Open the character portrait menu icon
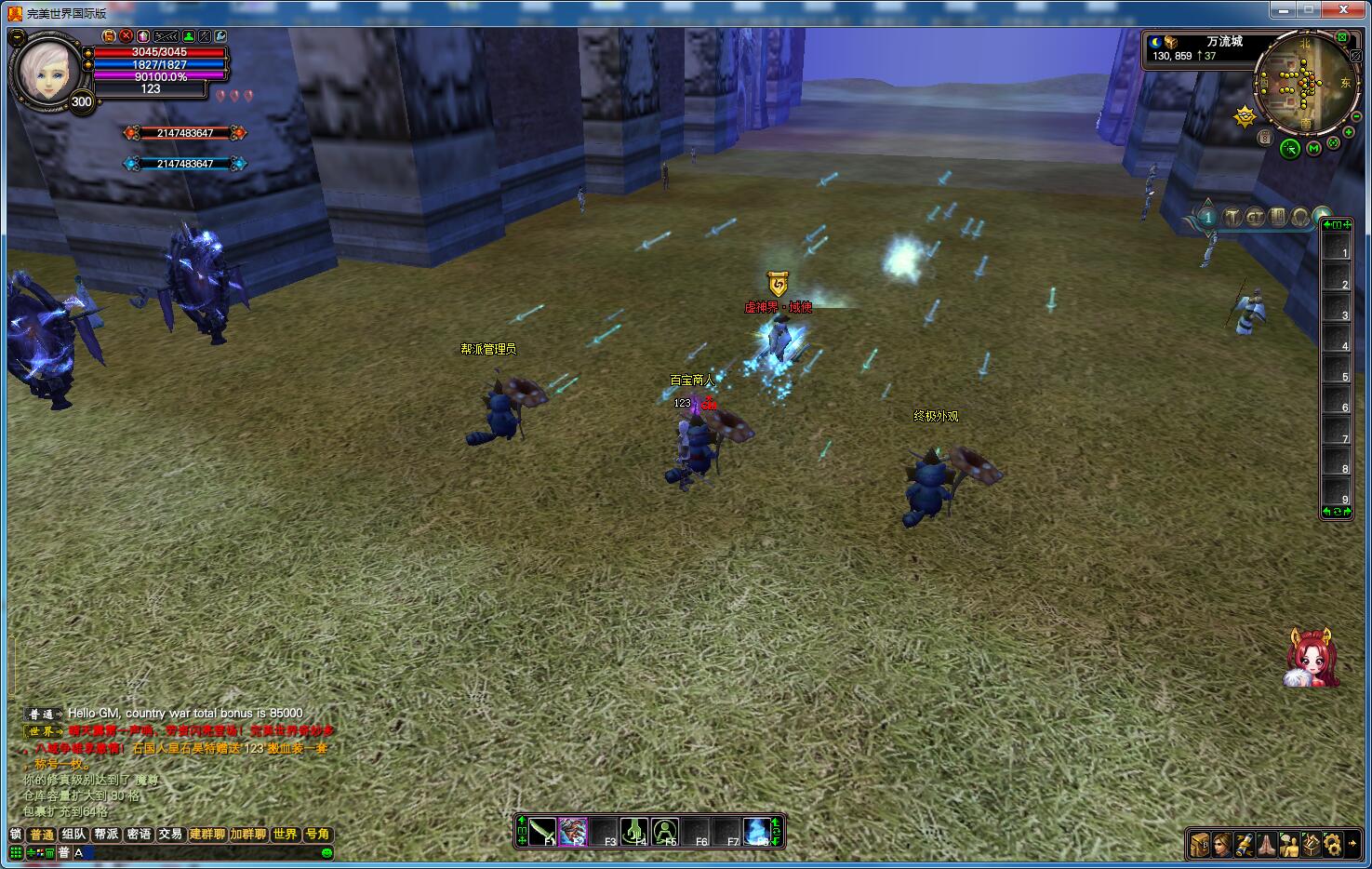Screen dimensions: 1372x869 1222,845
